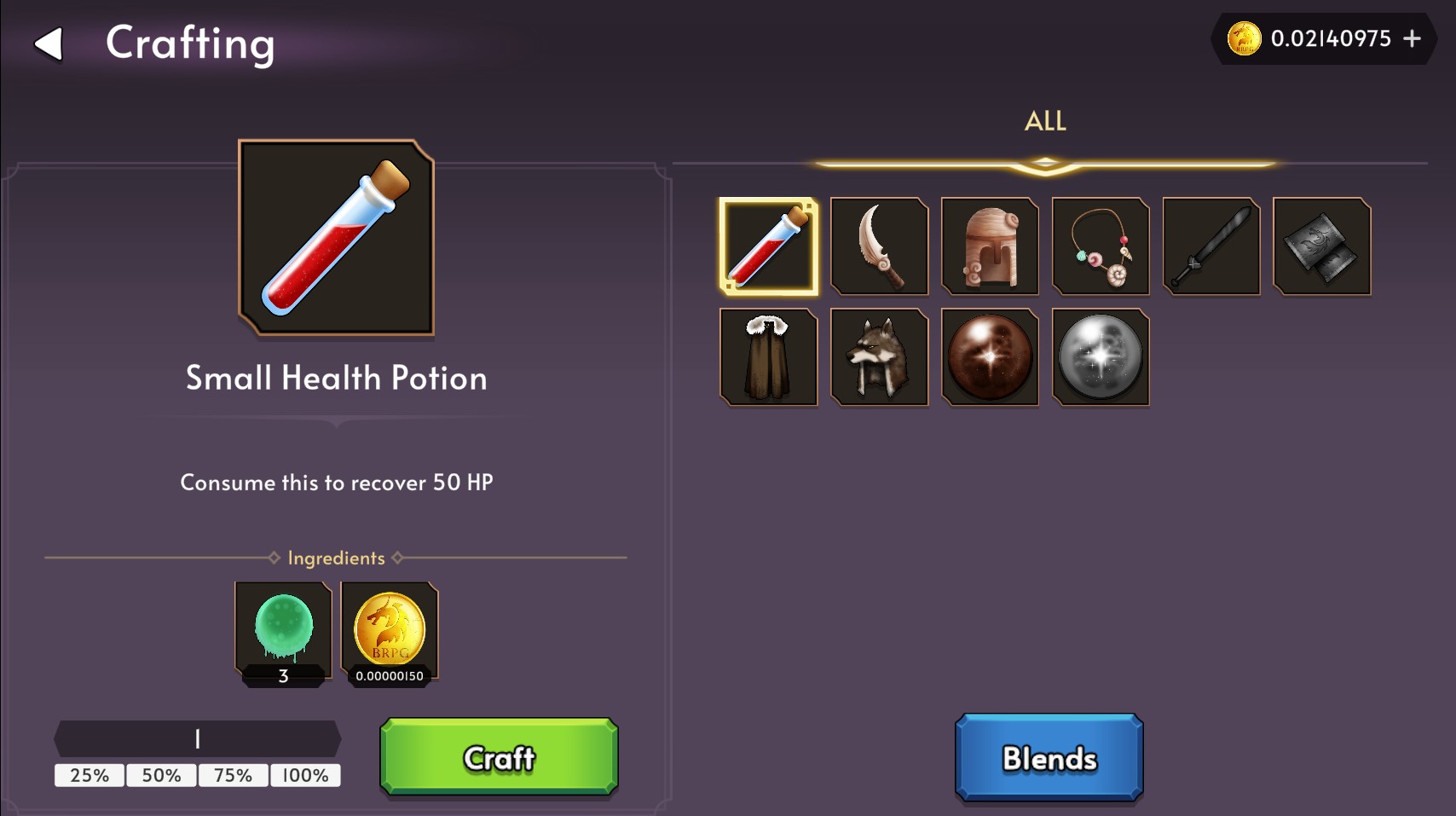Image resolution: width=1456 pixels, height=816 pixels.
Task: Tap the plus to buy BRPG coins
Action: (x=1413, y=38)
